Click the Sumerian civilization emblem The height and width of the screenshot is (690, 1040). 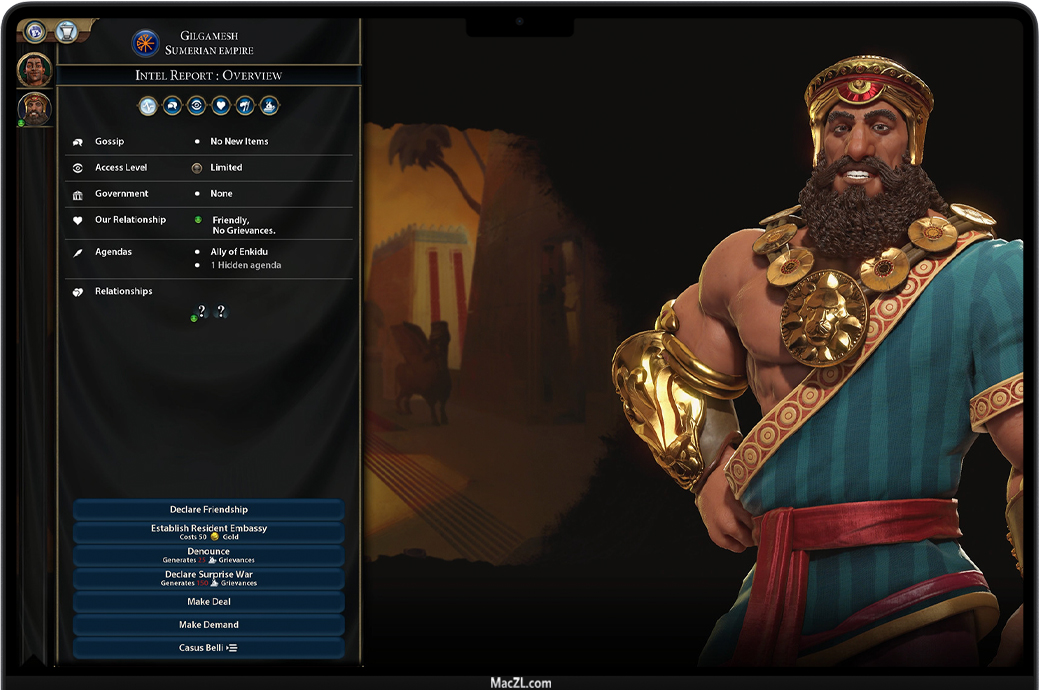pyautogui.click(x=146, y=43)
